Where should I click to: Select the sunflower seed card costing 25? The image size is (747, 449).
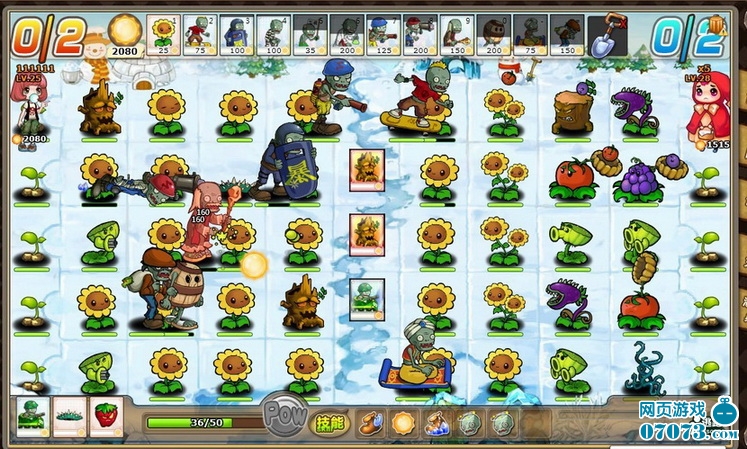[163, 35]
